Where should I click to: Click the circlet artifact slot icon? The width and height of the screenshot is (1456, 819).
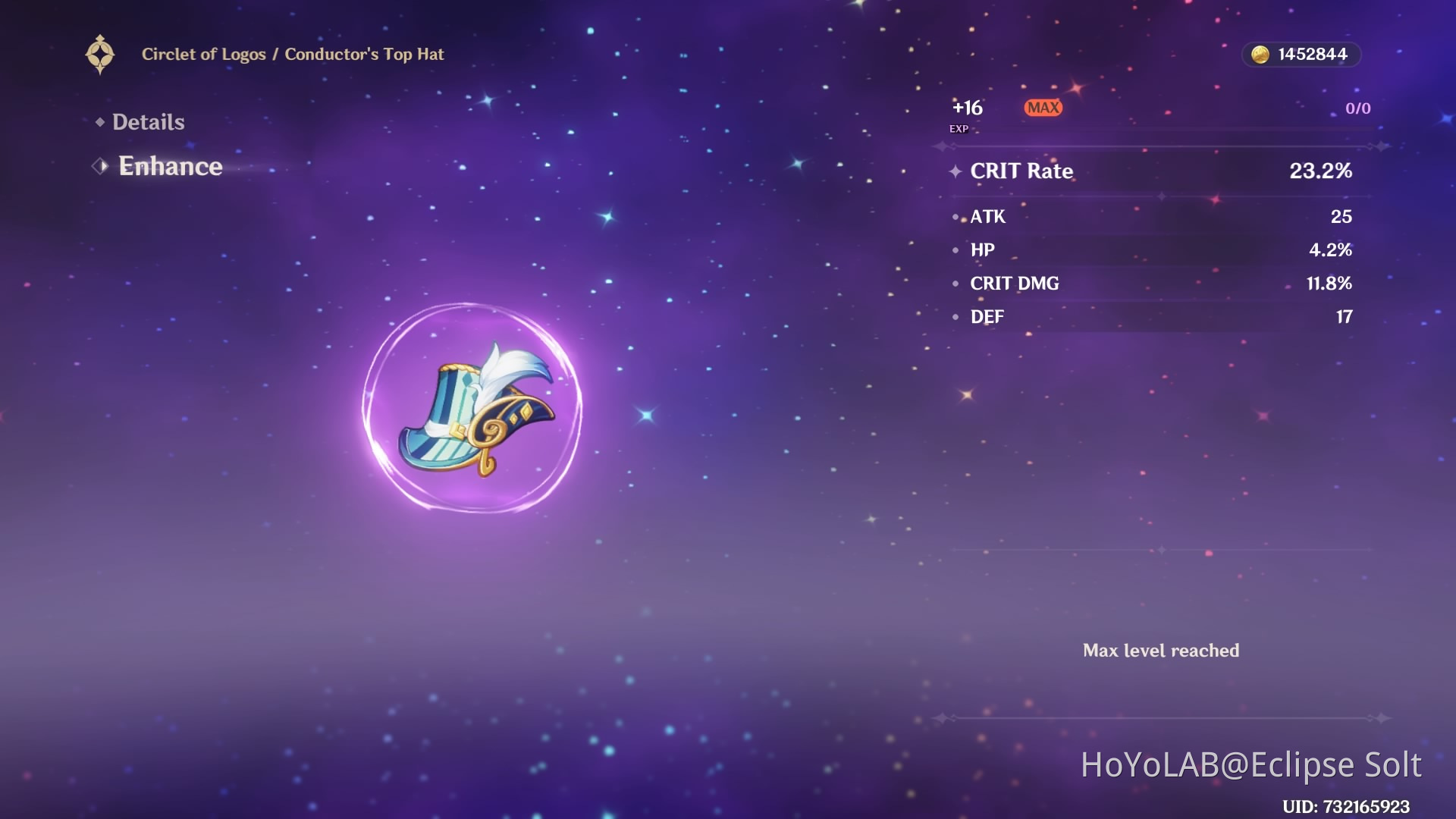[x=101, y=53]
